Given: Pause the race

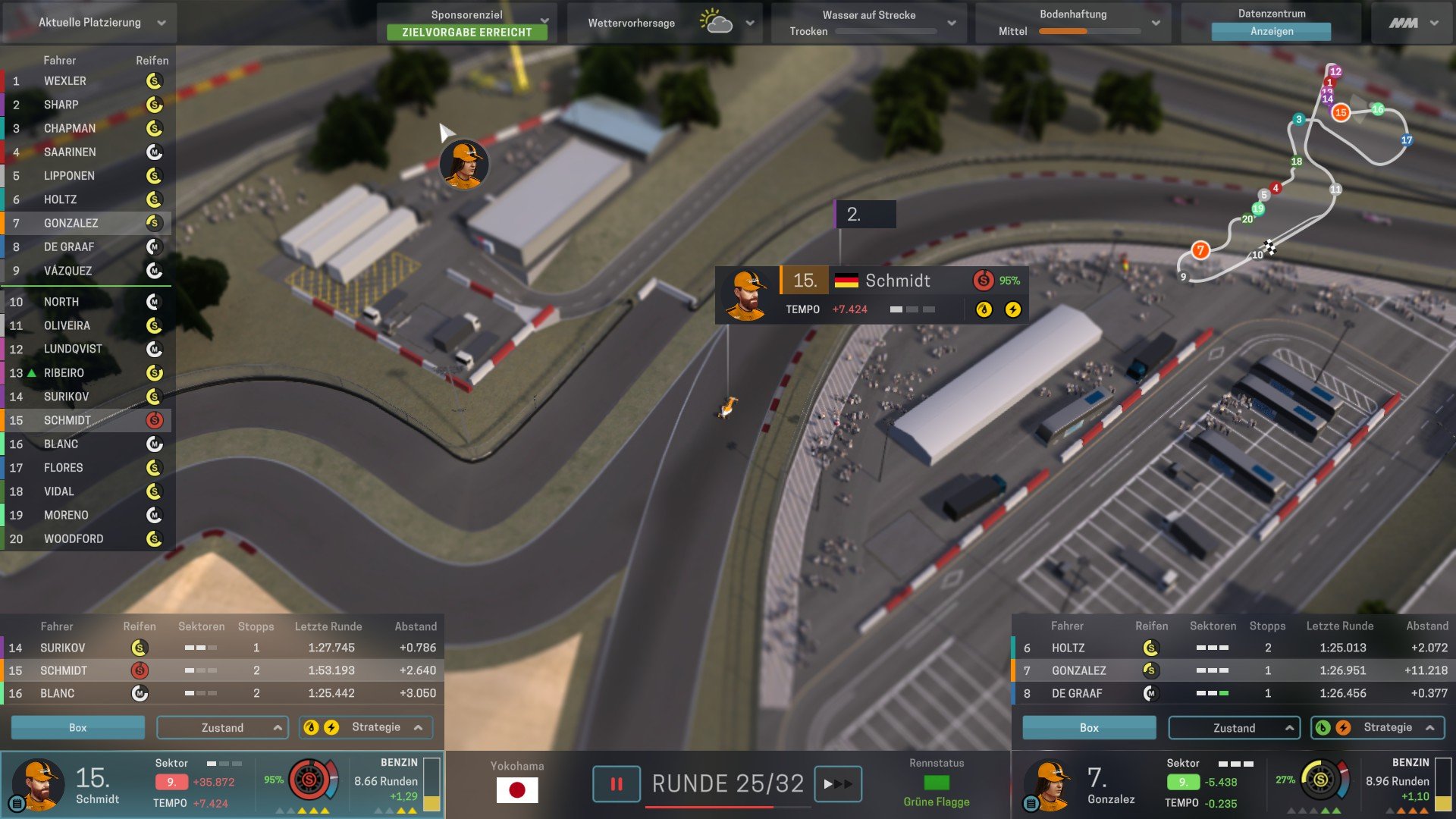Looking at the screenshot, I should (x=616, y=784).
